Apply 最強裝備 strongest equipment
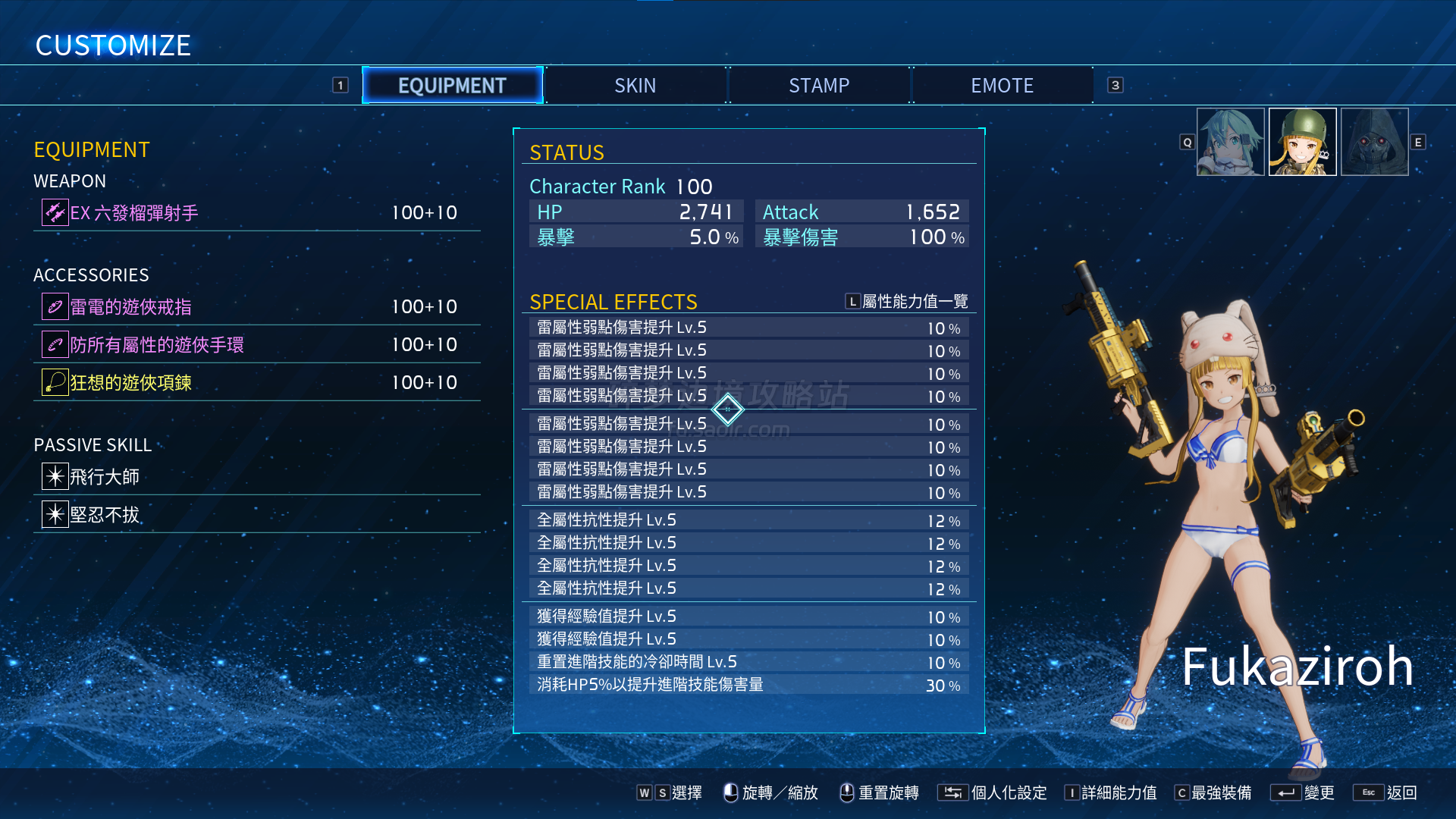 pos(1213,792)
